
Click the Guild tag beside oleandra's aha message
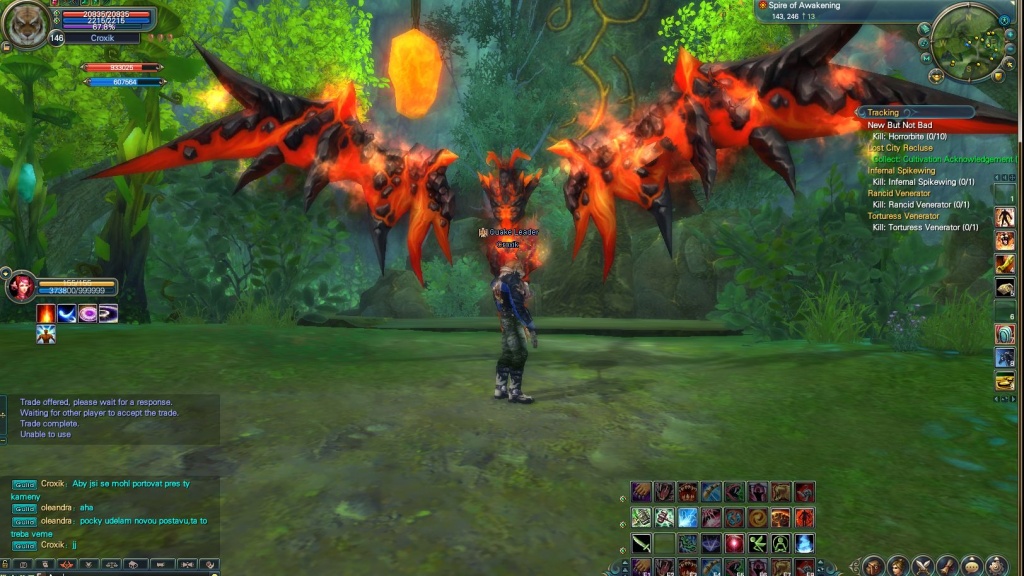[x=25, y=508]
